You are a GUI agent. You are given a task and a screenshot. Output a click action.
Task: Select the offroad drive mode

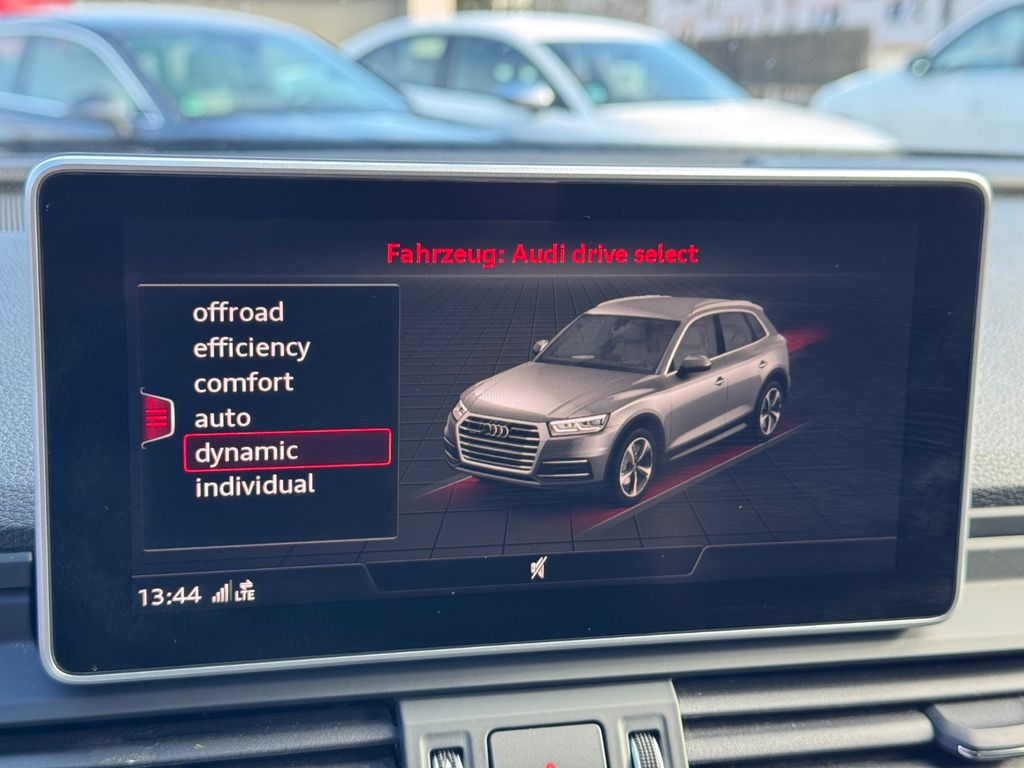pyautogui.click(x=238, y=312)
